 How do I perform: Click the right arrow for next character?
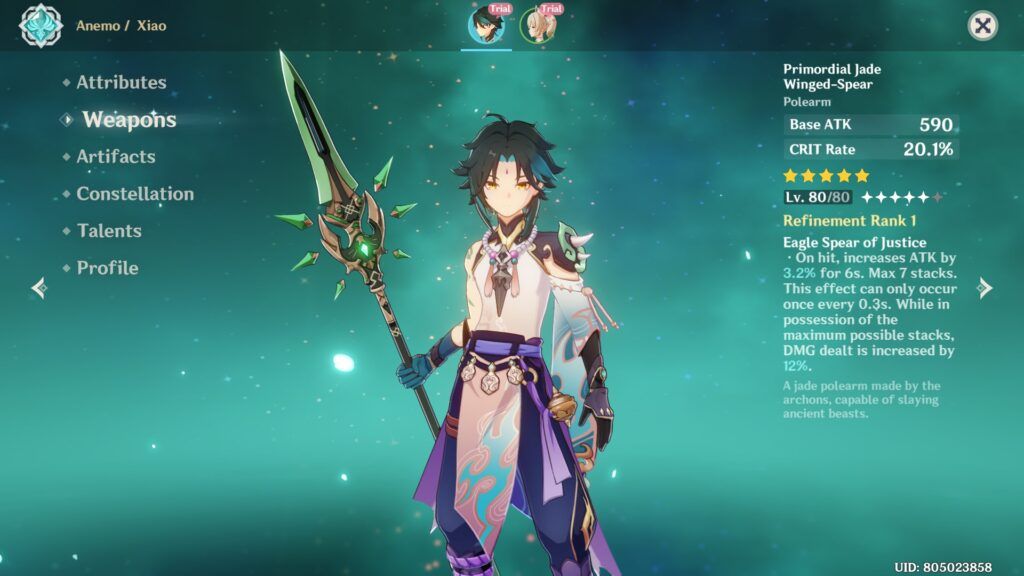(985, 288)
